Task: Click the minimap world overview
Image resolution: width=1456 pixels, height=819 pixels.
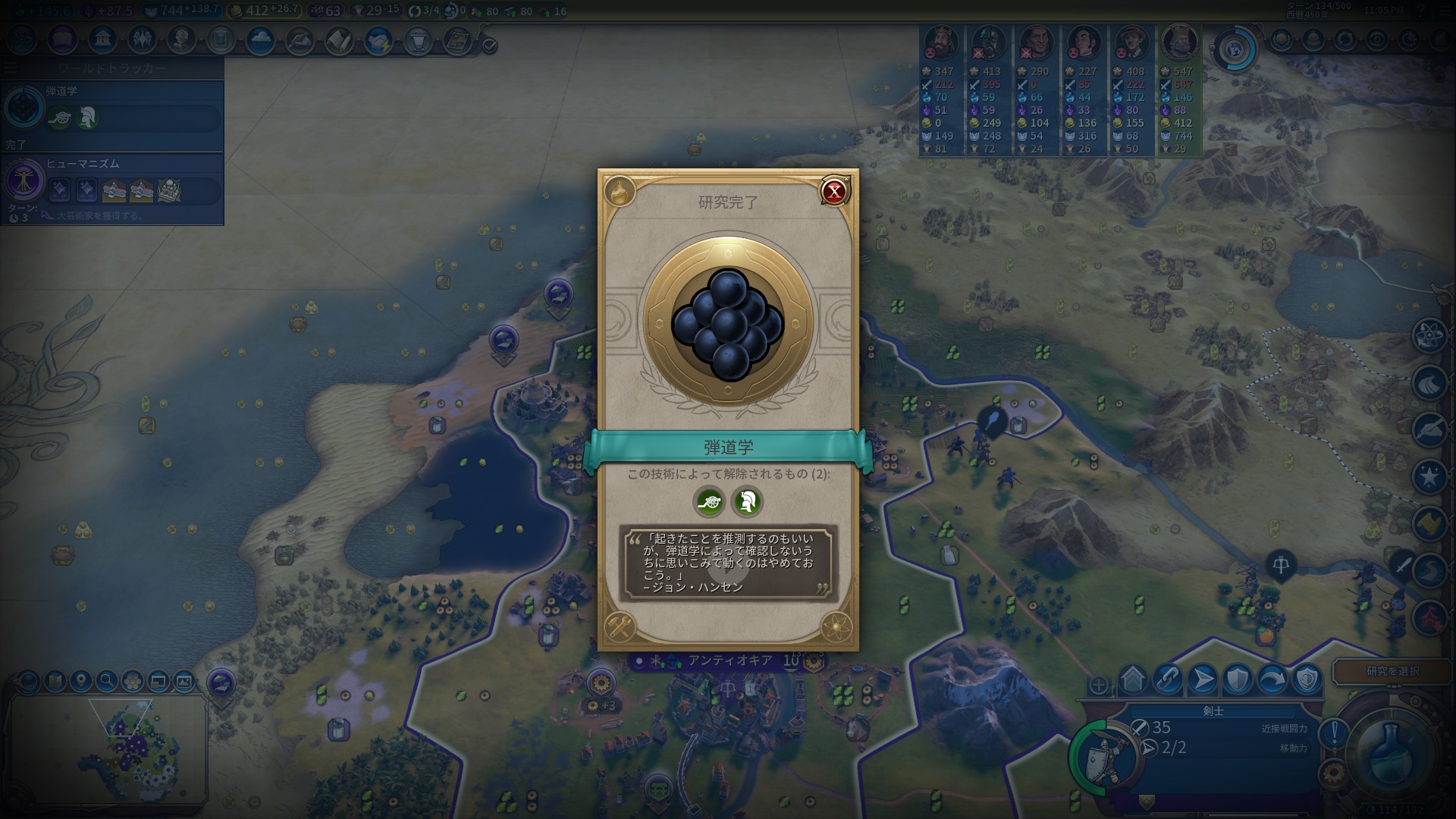Action: (108, 751)
